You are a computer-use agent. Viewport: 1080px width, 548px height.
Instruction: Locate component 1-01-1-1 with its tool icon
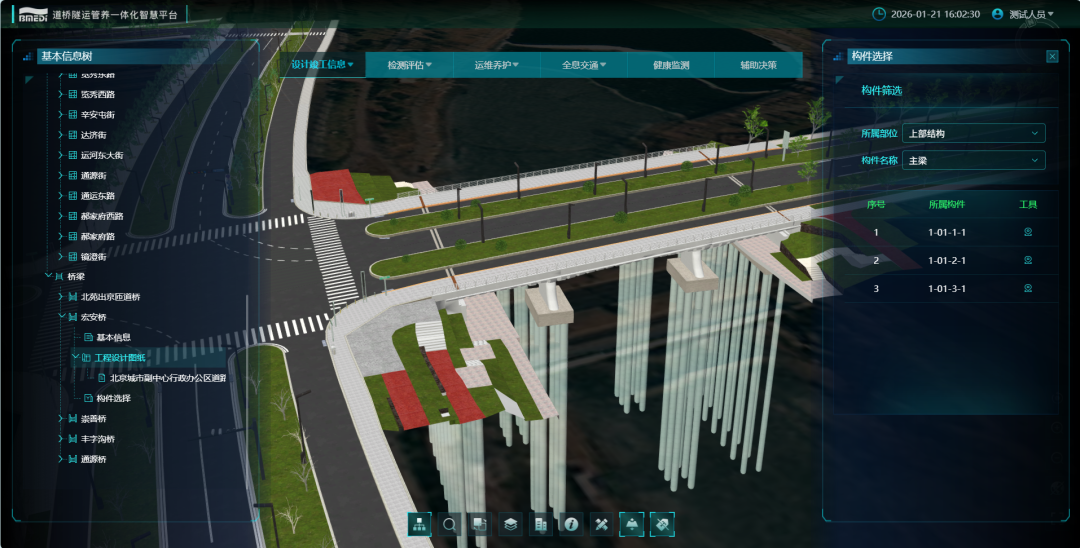(x=1027, y=233)
